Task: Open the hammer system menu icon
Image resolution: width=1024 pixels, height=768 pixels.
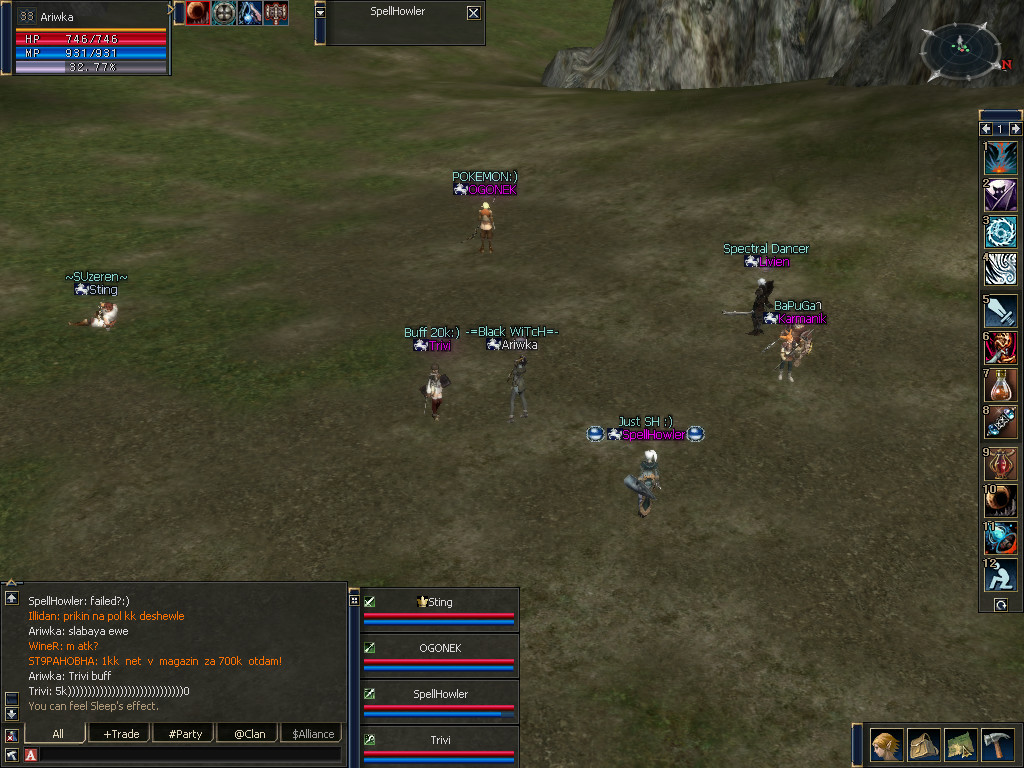Action: tap(997, 745)
